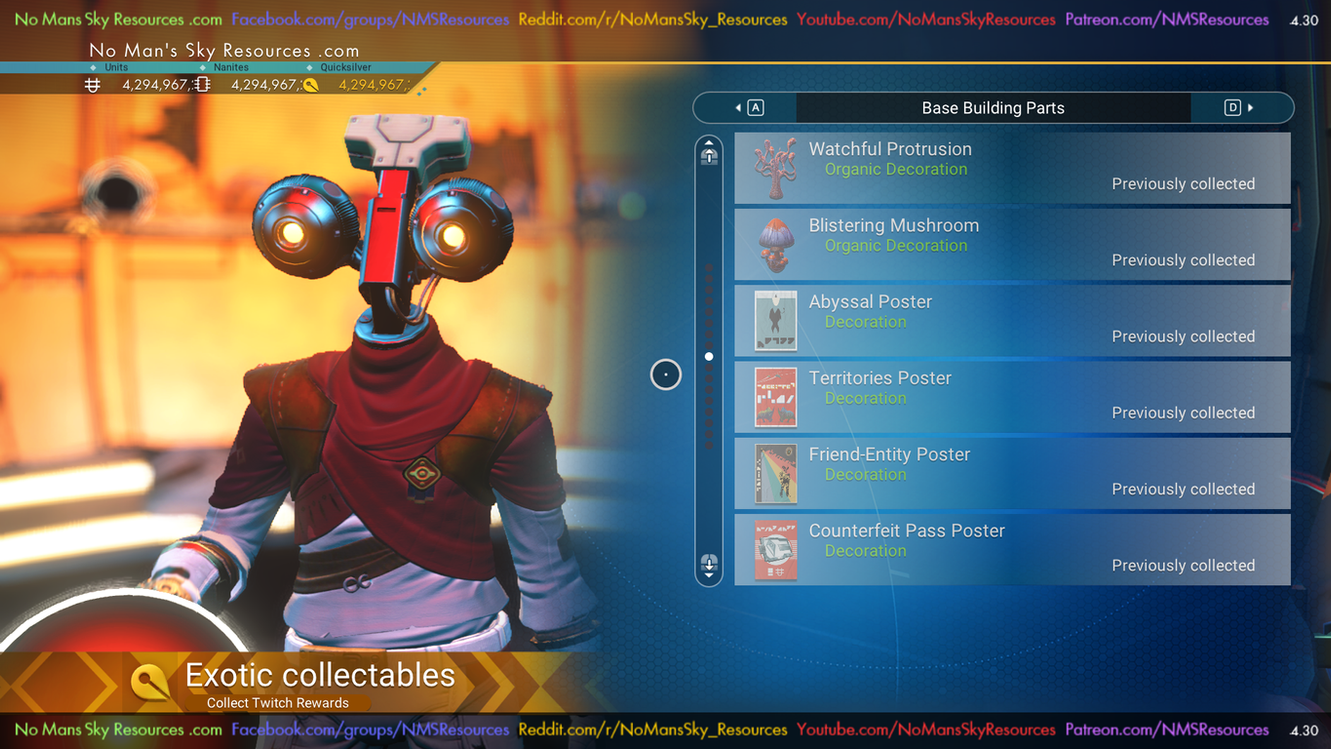Open the Friend-Entity Poster item
This screenshot has height=749, width=1331.
pyautogui.click(x=1012, y=473)
